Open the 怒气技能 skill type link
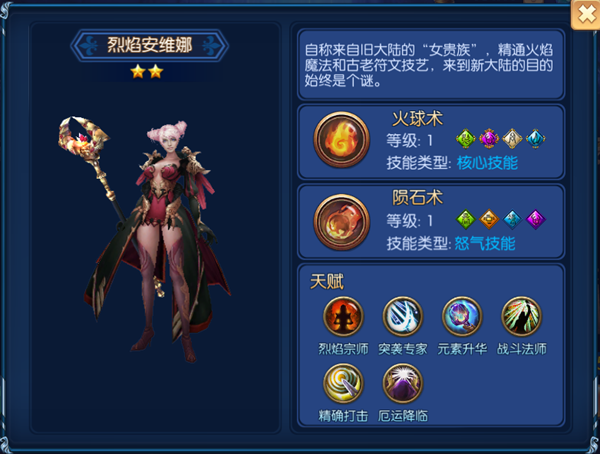600x454 pixels. pyautogui.click(x=487, y=243)
